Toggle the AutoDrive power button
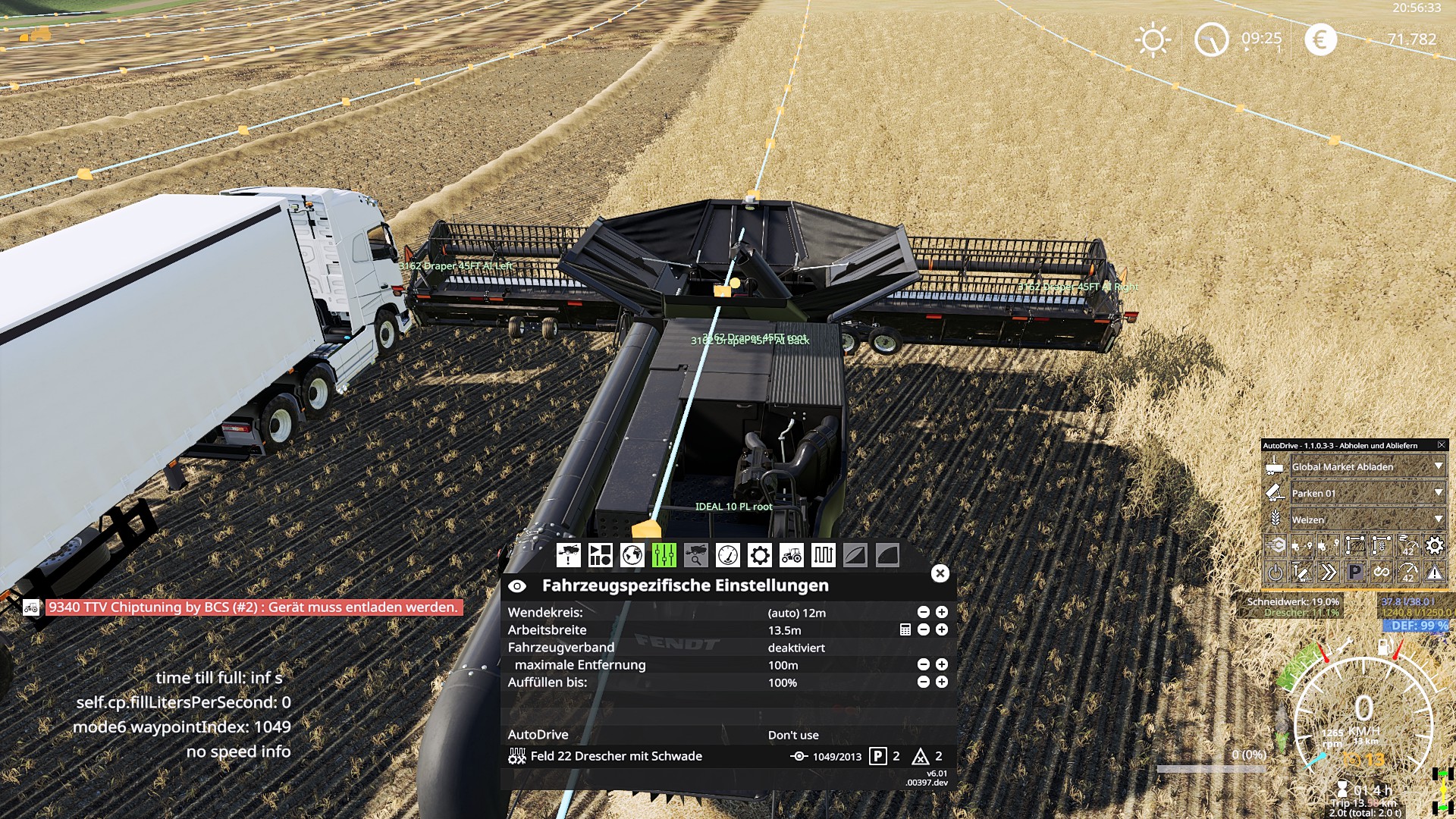This screenshot has width=1456, height=819. (x=1276, y=573)
